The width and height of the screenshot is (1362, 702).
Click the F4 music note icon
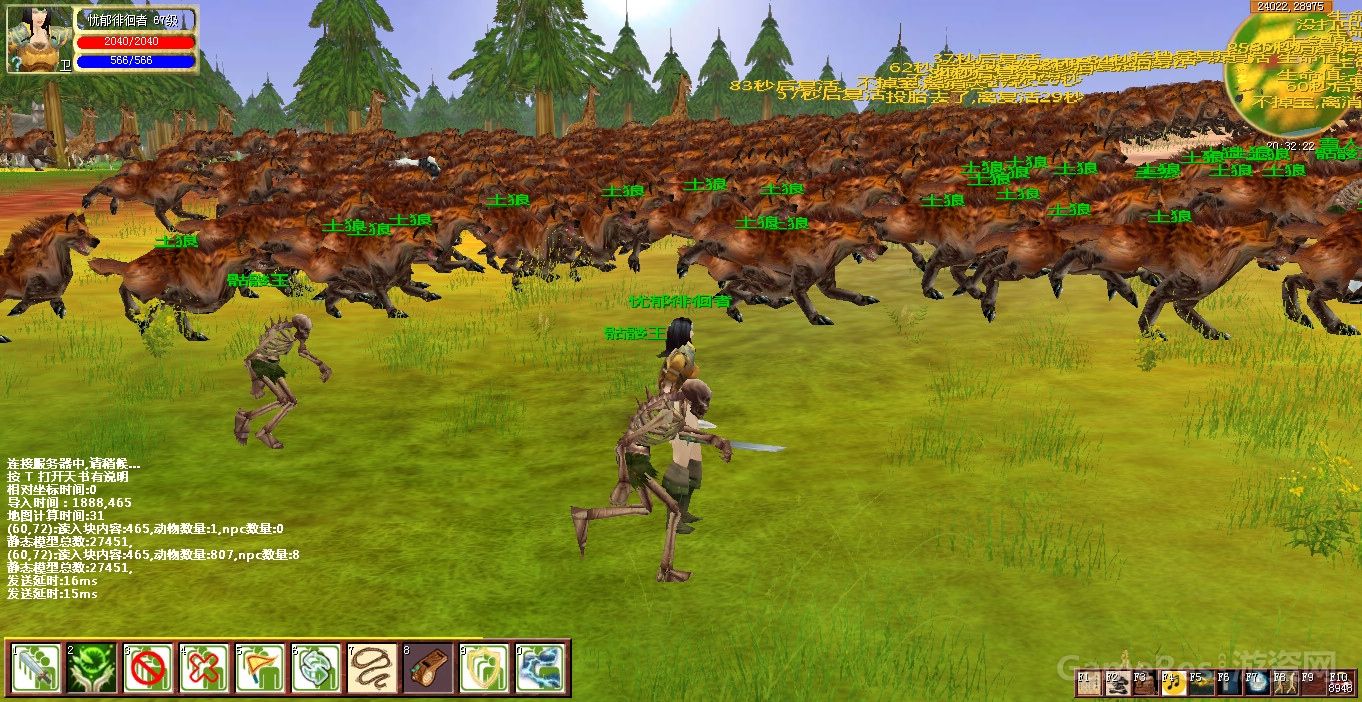click(x=1172, y=684)
